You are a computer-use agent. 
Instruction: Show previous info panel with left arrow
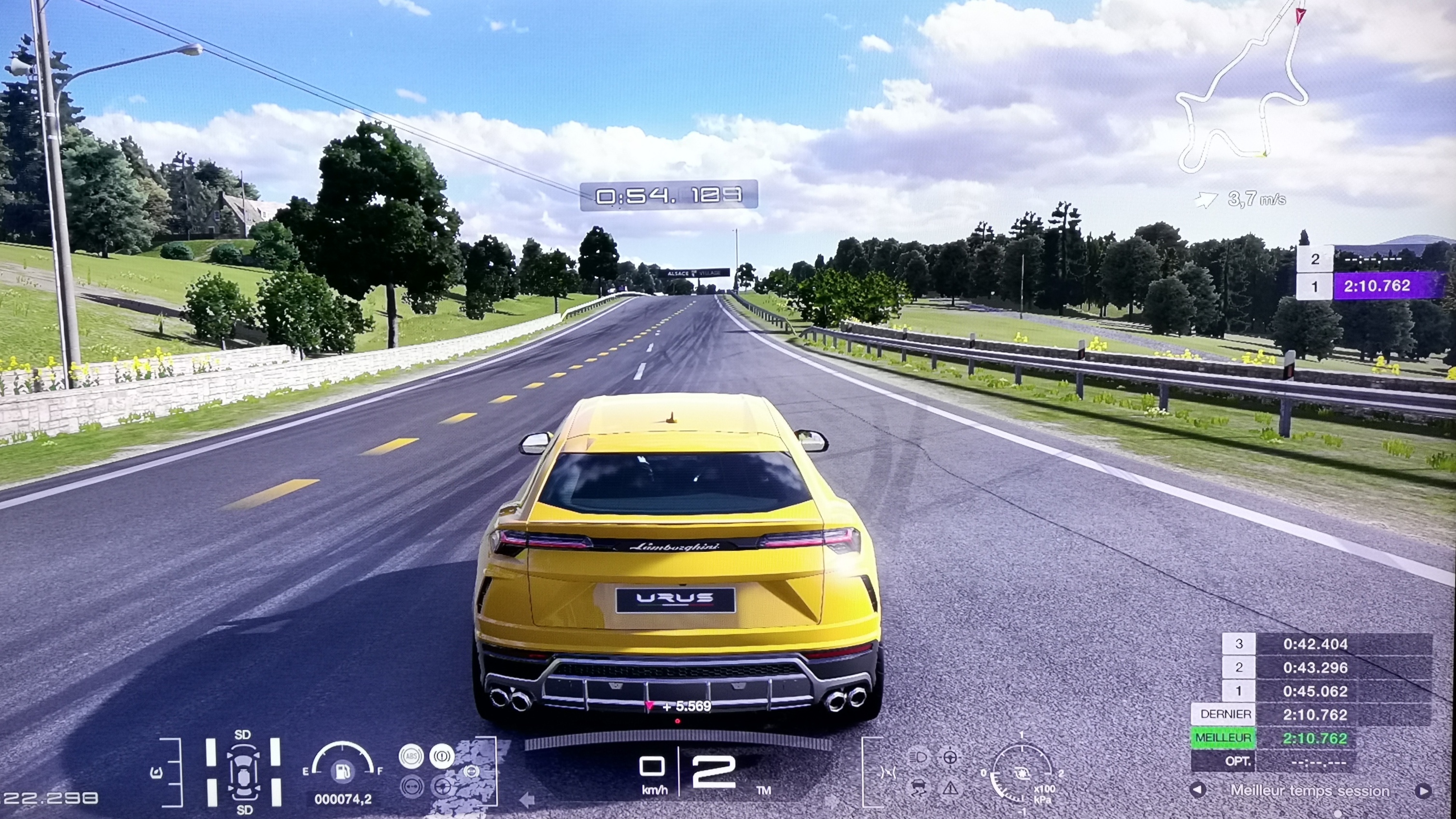click(1197, 790)
